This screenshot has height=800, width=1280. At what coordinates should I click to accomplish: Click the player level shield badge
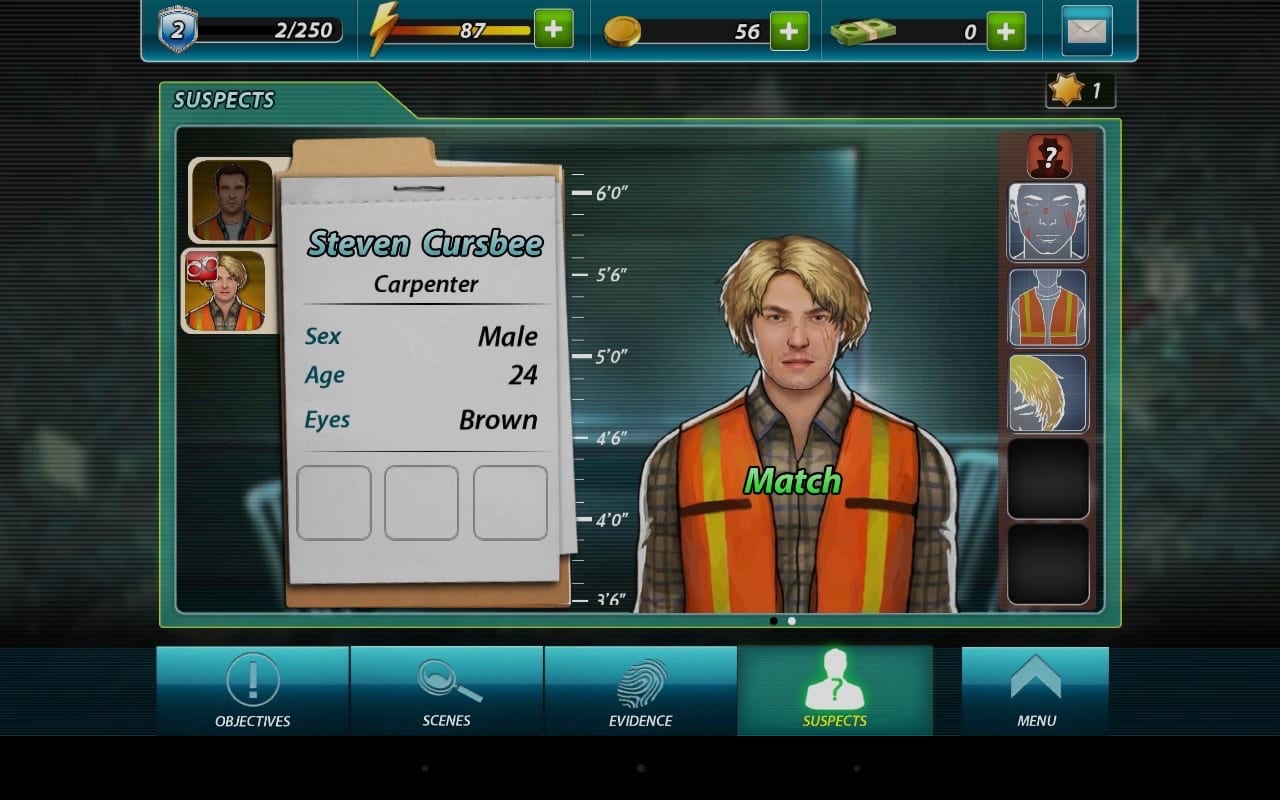click(177, 30)
